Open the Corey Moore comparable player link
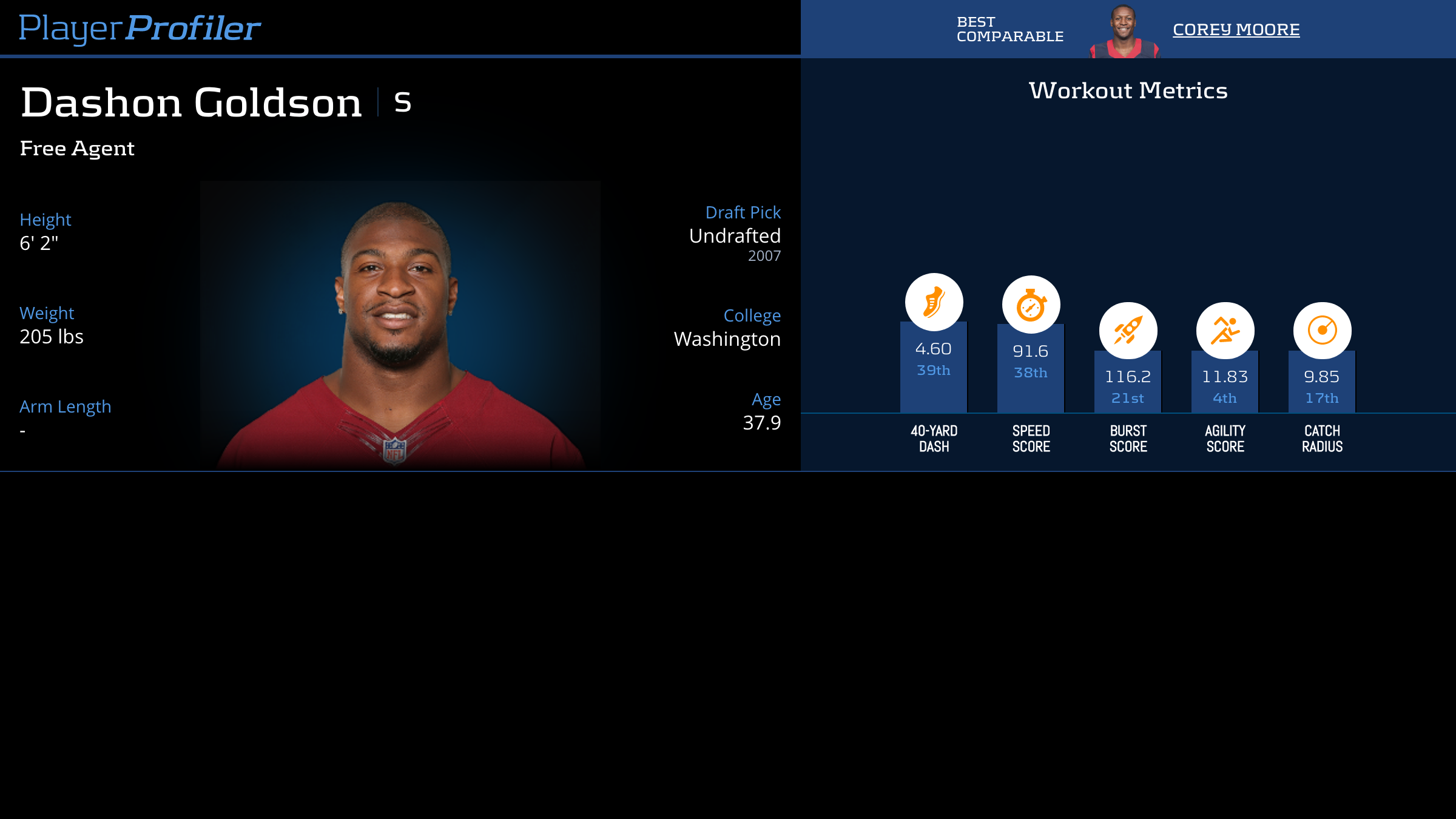The width and height of the screenshot is (1456, 819). tap(1236, 30)
